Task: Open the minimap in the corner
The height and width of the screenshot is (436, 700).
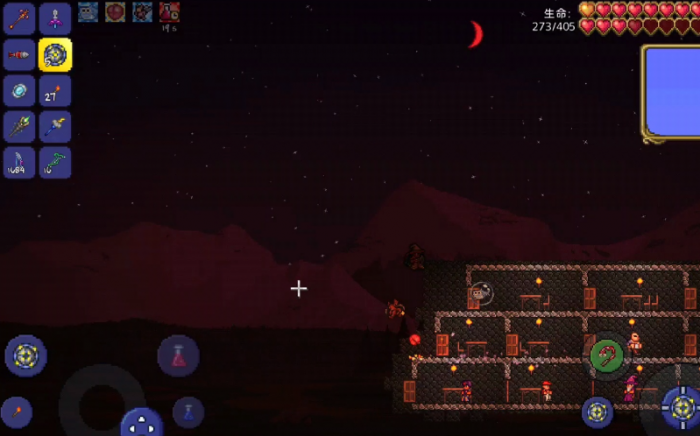Action: click(x=672, y=92)
